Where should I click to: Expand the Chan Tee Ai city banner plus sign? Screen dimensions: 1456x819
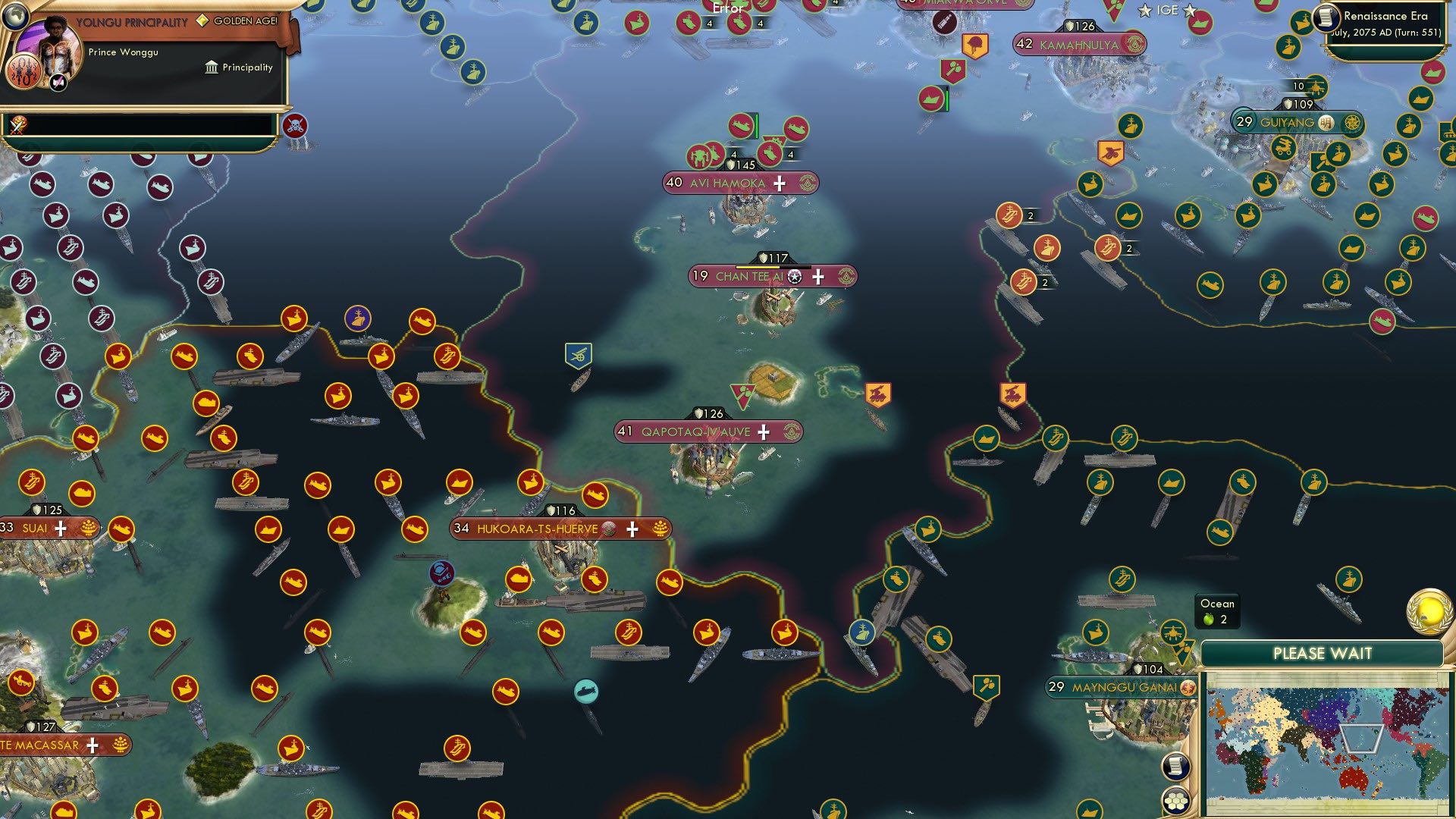click(x=817, y=278)
